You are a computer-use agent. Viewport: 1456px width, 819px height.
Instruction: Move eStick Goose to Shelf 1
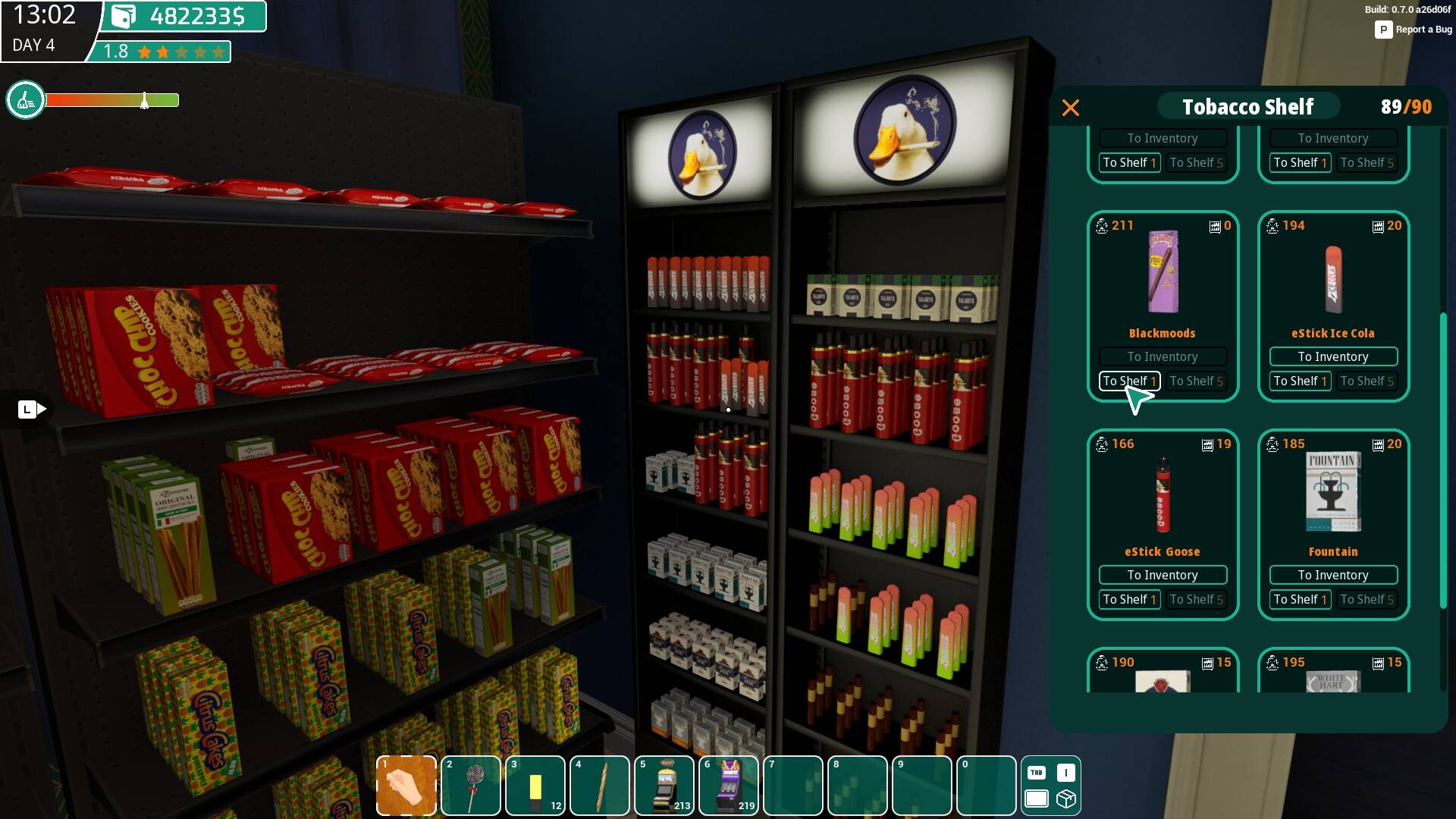pos(1129,599)
